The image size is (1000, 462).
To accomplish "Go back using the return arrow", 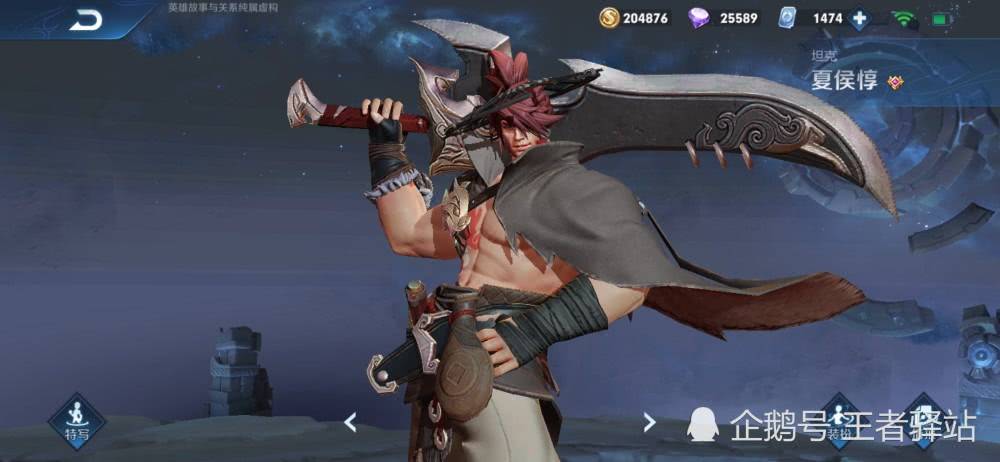I will click(x=86, y=19).
